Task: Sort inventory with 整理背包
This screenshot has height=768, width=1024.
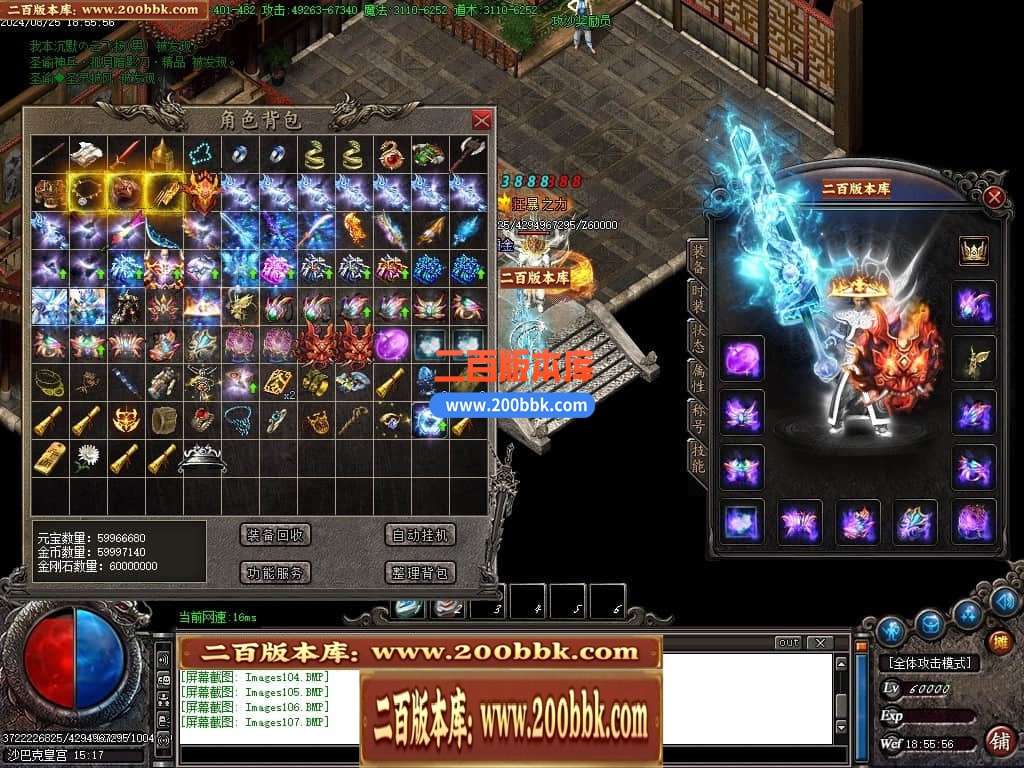Action: (x=421, y=573)
